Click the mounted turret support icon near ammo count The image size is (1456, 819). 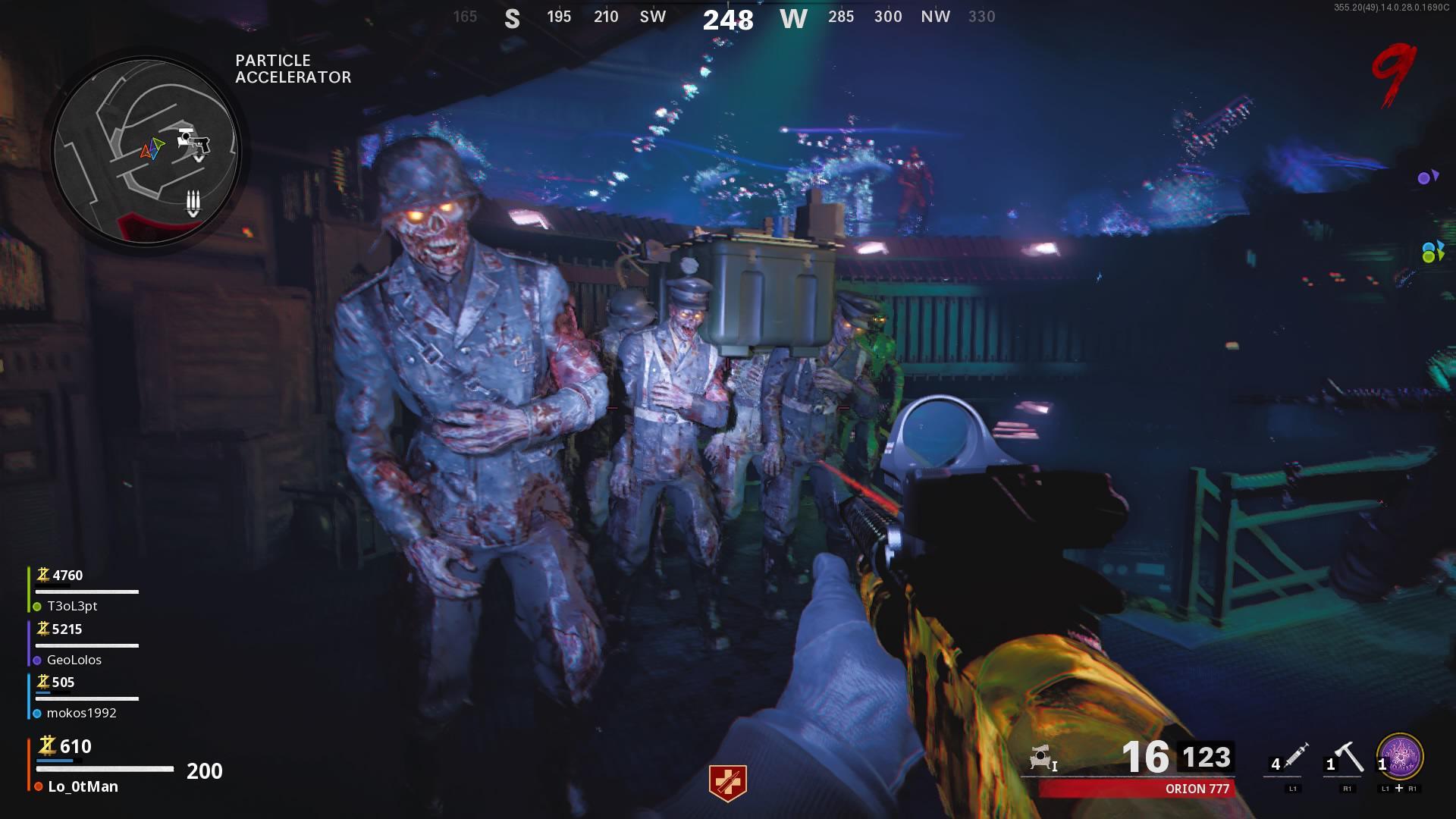click(x=1040, y=756)
